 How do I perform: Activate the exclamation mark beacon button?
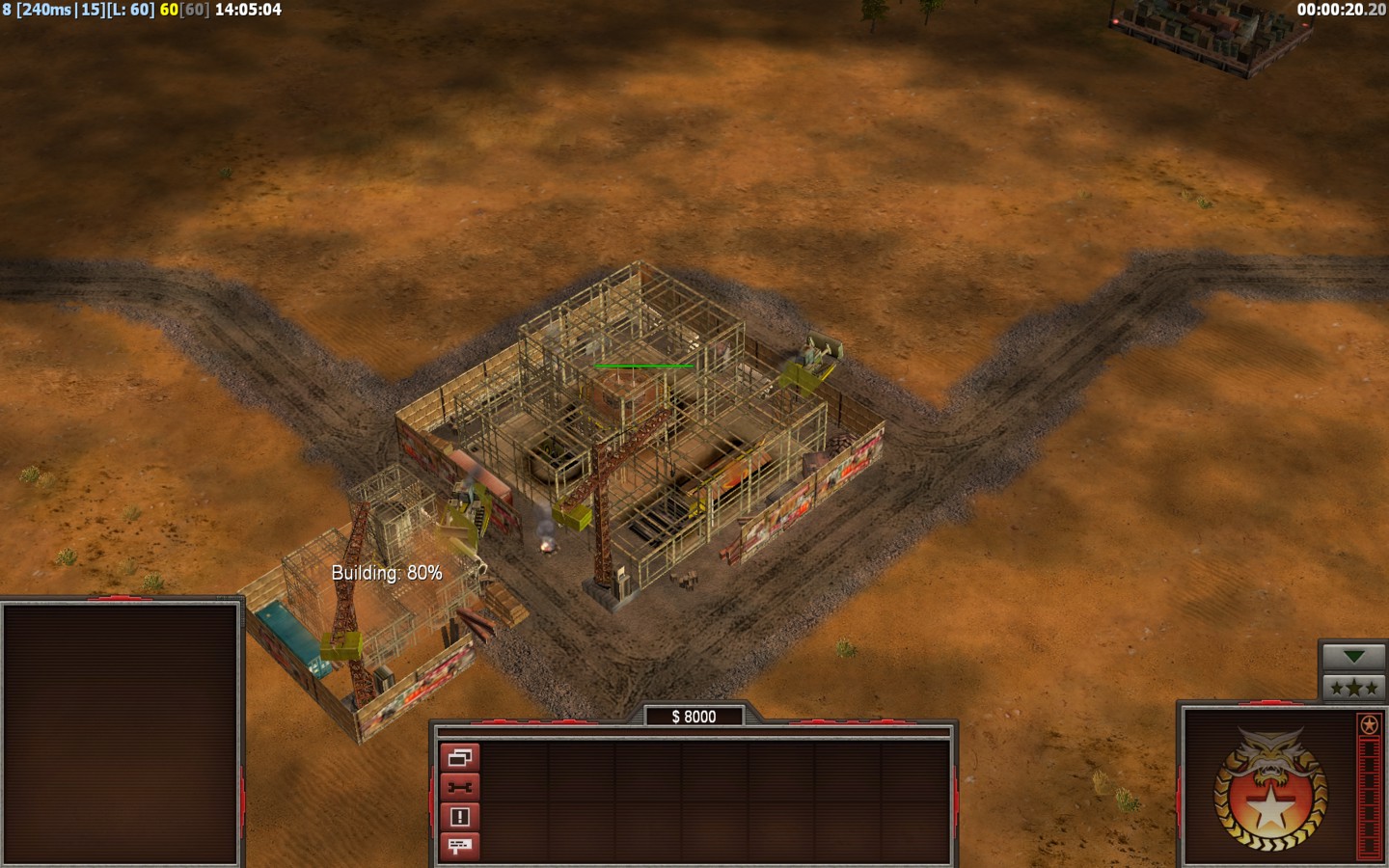coord(459,817)
